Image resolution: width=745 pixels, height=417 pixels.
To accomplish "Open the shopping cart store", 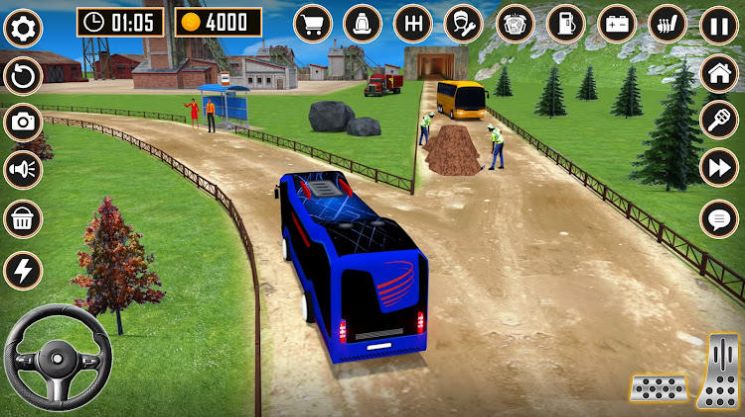I will pos(312,23).
